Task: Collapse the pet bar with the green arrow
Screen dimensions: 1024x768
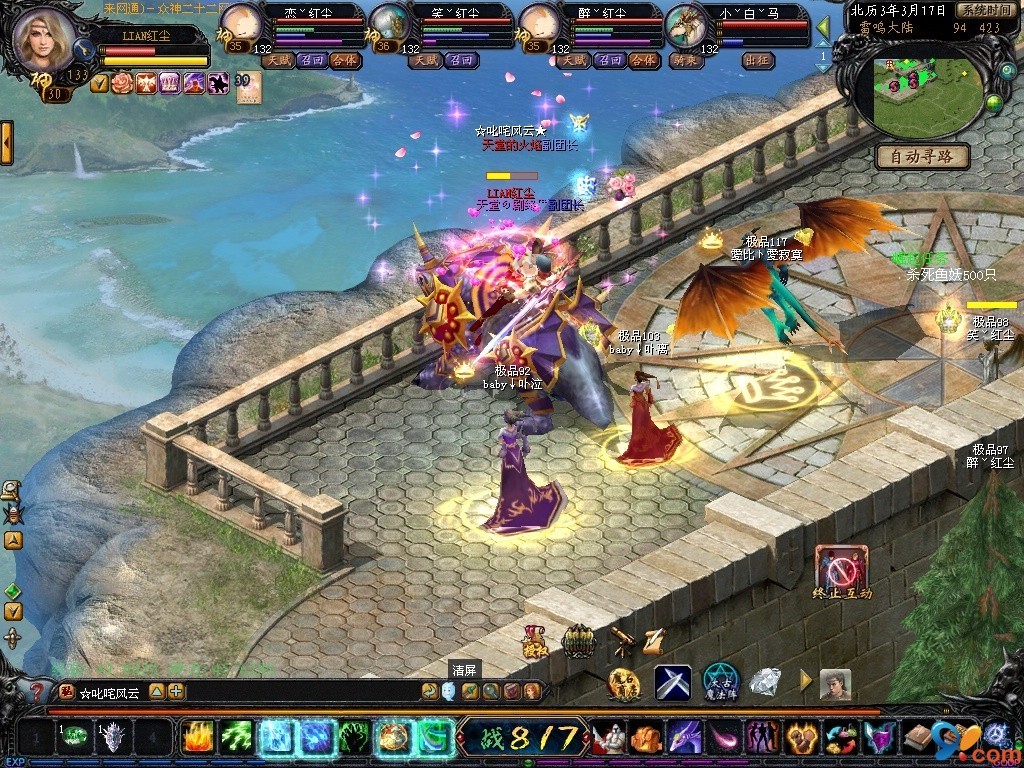Action: point(823,27)
